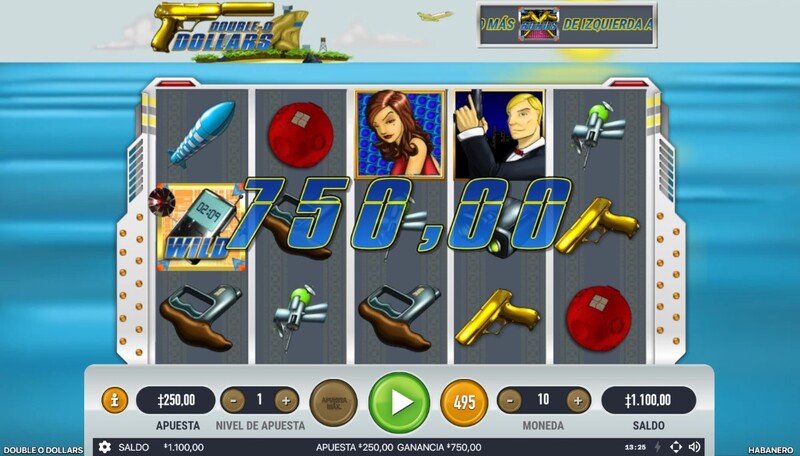Toggle fullscreen with the arrows icon

click(675, 447)
